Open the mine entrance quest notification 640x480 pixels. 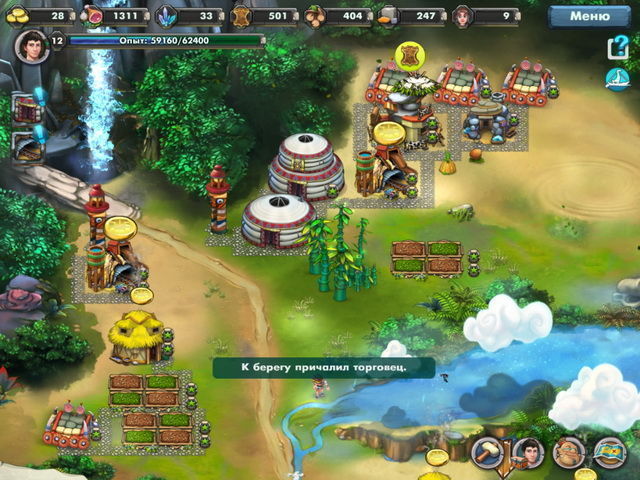click(29, 143)
